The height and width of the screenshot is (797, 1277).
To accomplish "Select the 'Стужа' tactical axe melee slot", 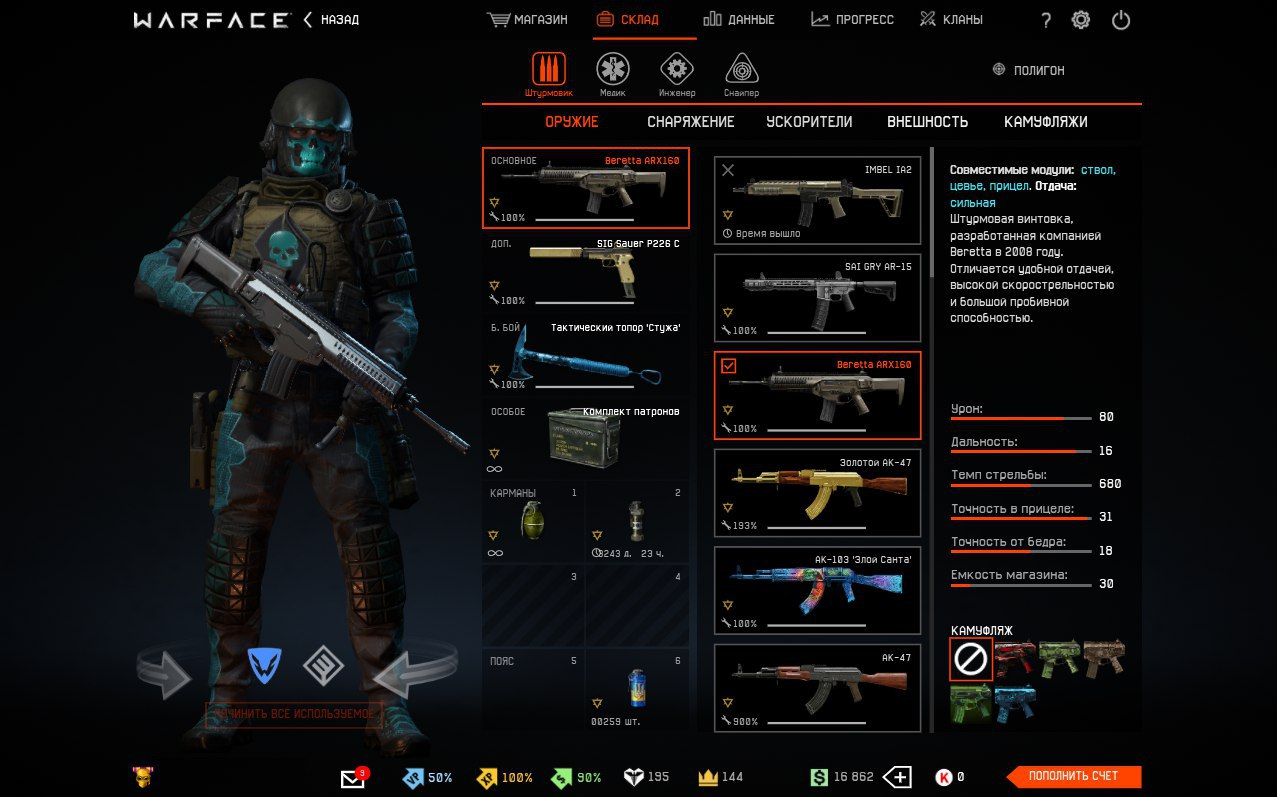I will tap(586, 357).
